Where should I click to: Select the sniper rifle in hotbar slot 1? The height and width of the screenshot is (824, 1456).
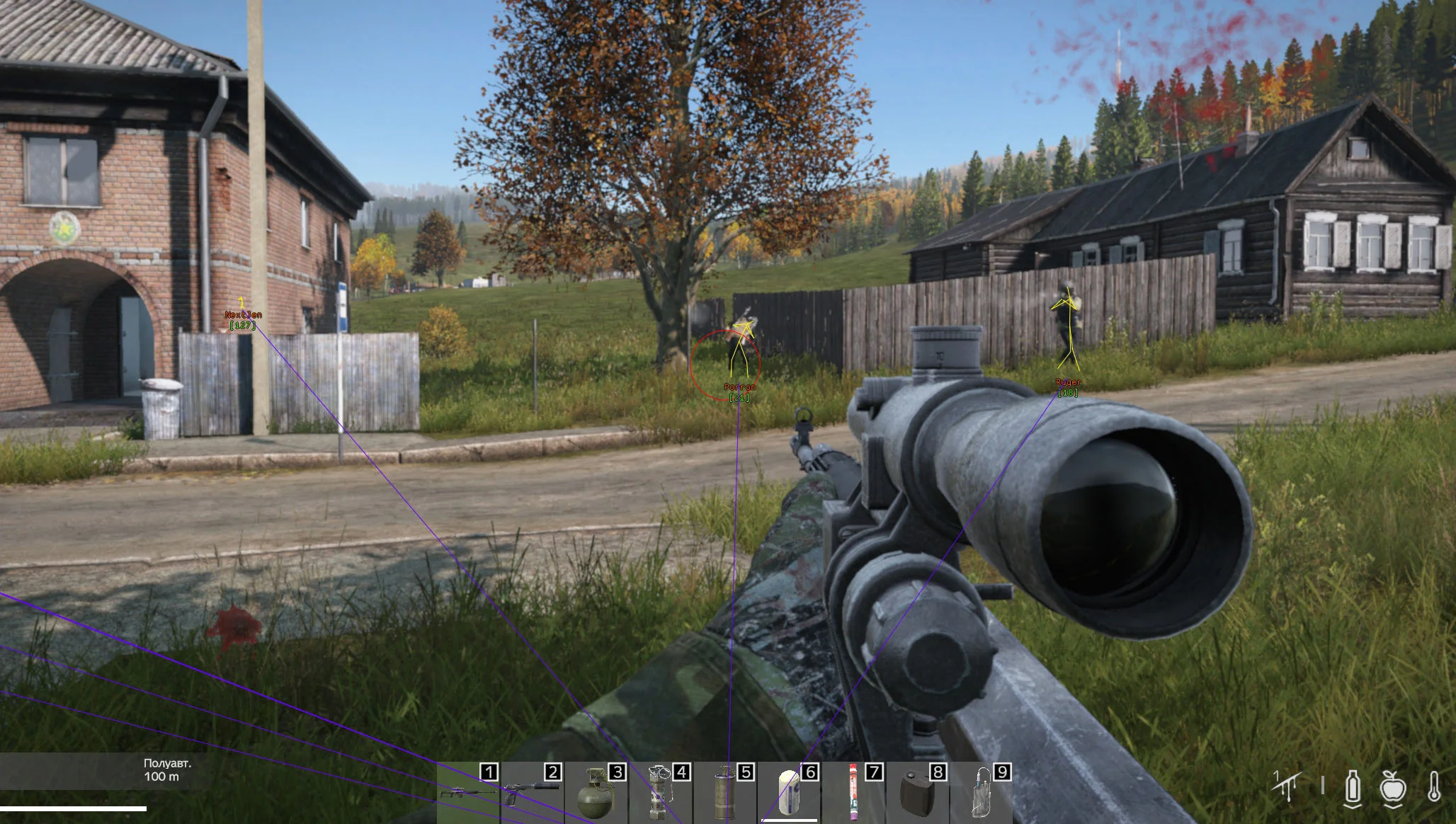click(467, 793)
